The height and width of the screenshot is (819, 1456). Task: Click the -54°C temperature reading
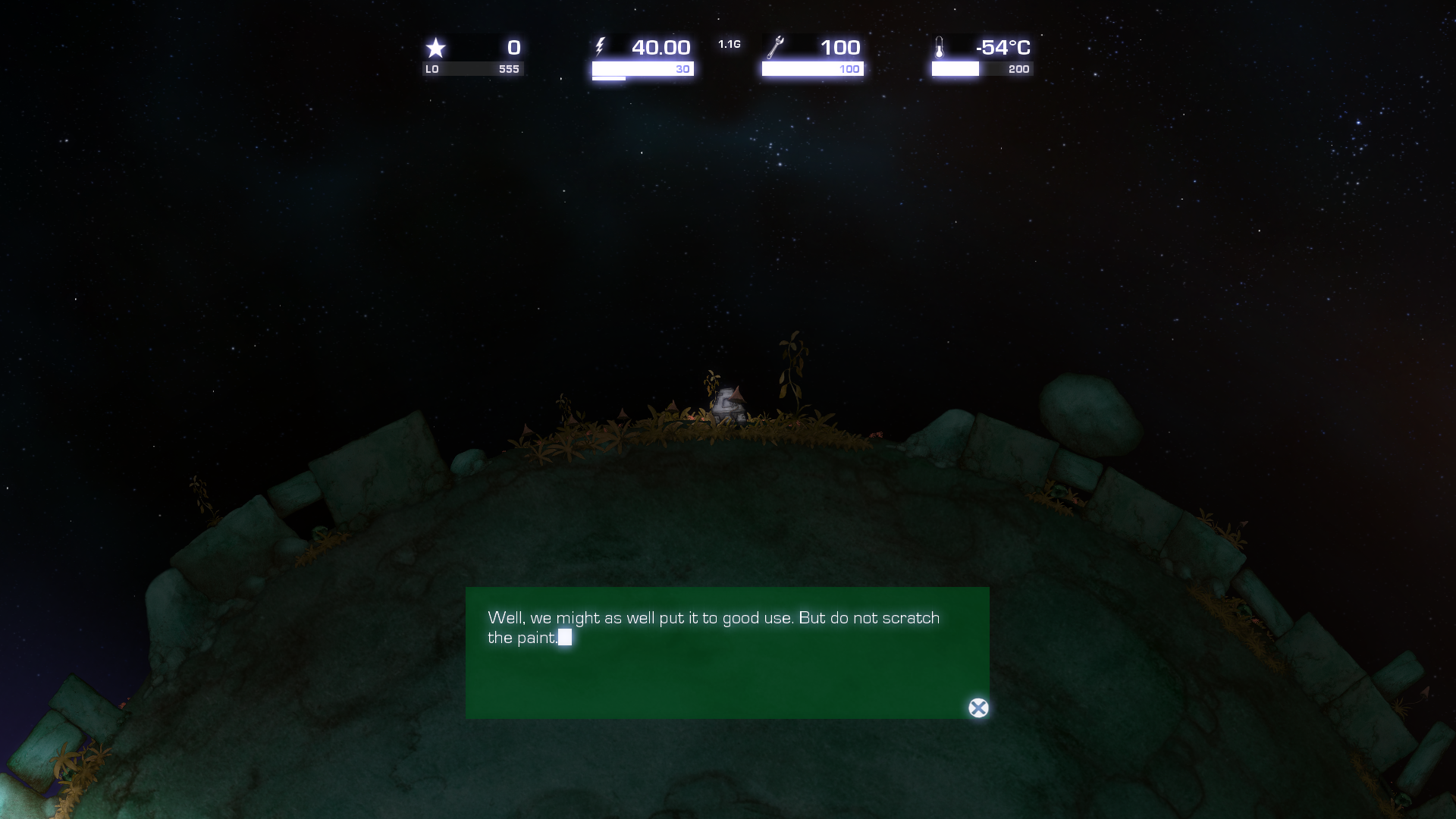1003,47
